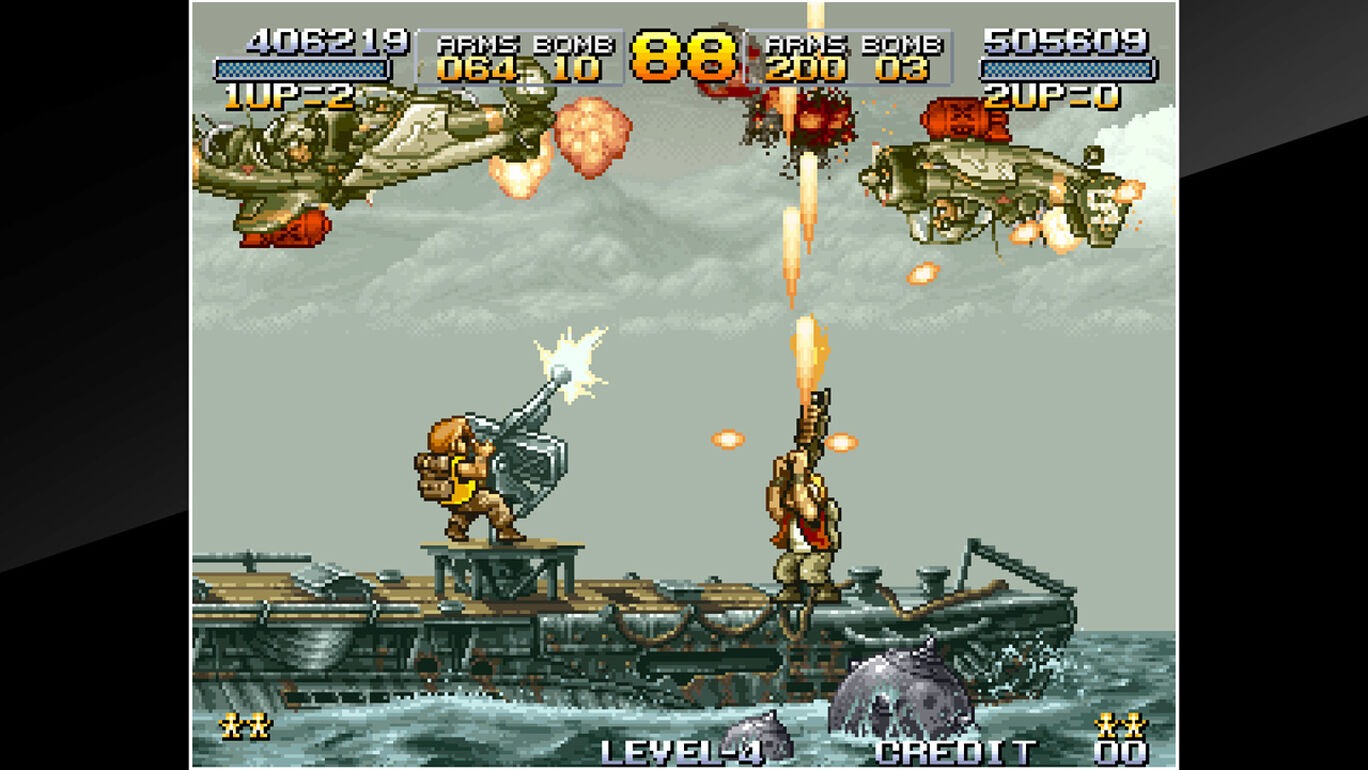The image size is (1368, 770).
Task: Click the 00 credit counter
Action: pos(1120,752)
